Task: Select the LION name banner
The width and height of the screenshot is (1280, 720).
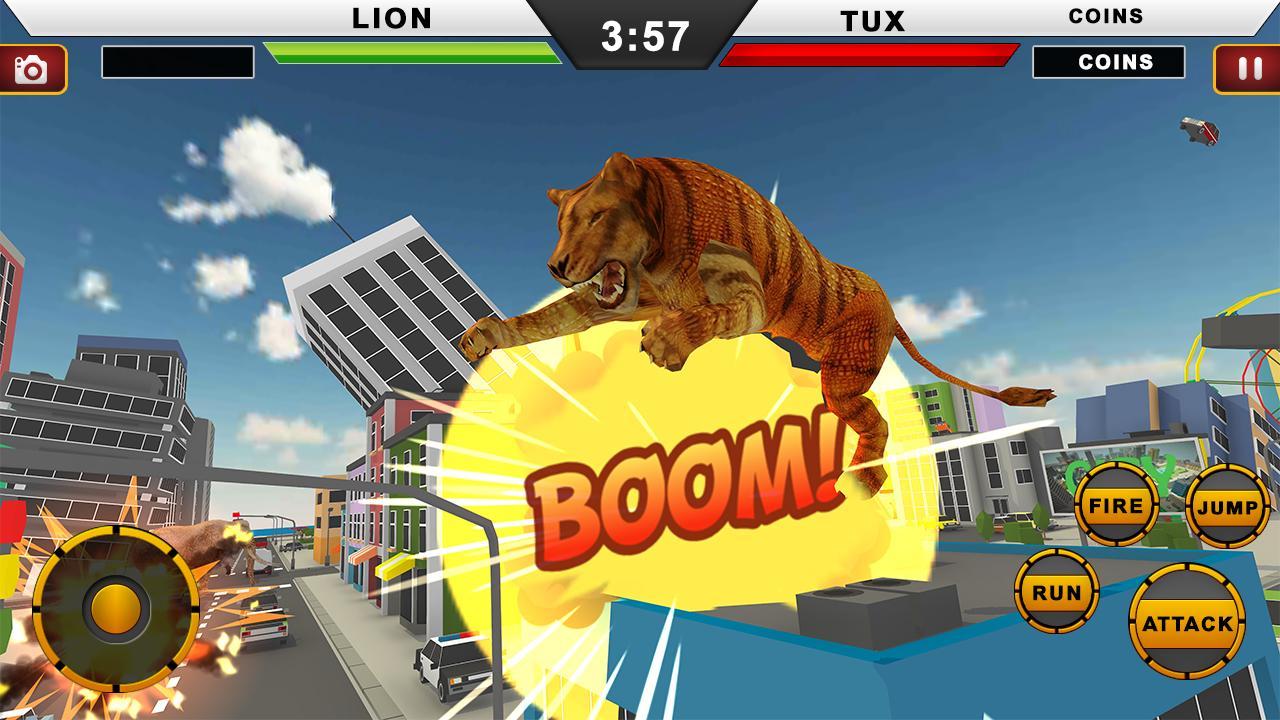Action: point(391,17)
